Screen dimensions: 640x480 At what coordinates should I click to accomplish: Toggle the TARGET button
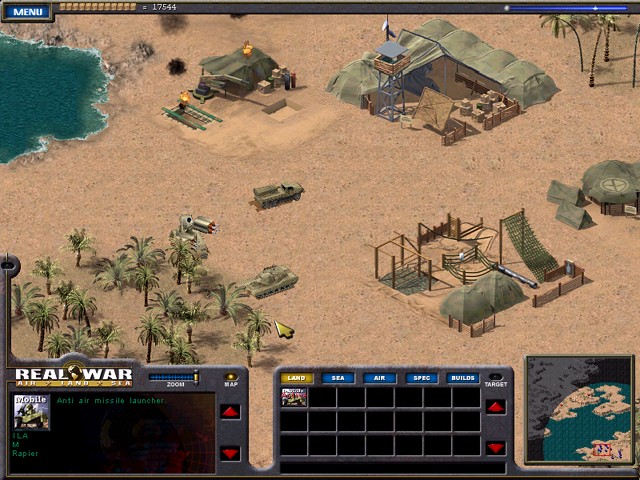pyautogui.click(x=495, y=377)
